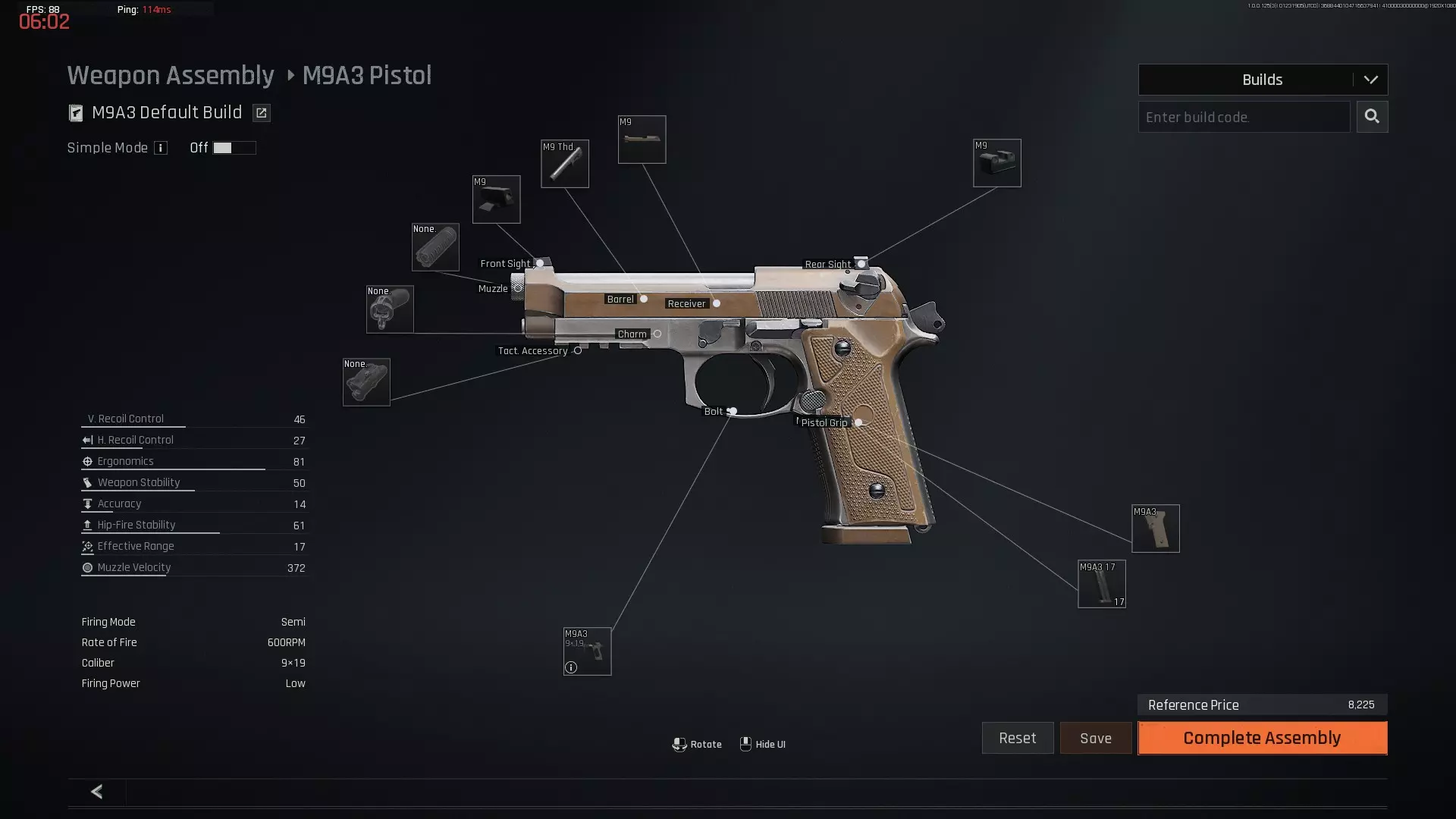This screenshot has height=819, width=1456.
Task: Toggle Simple Mode switch
Action: tap(234, 148)
